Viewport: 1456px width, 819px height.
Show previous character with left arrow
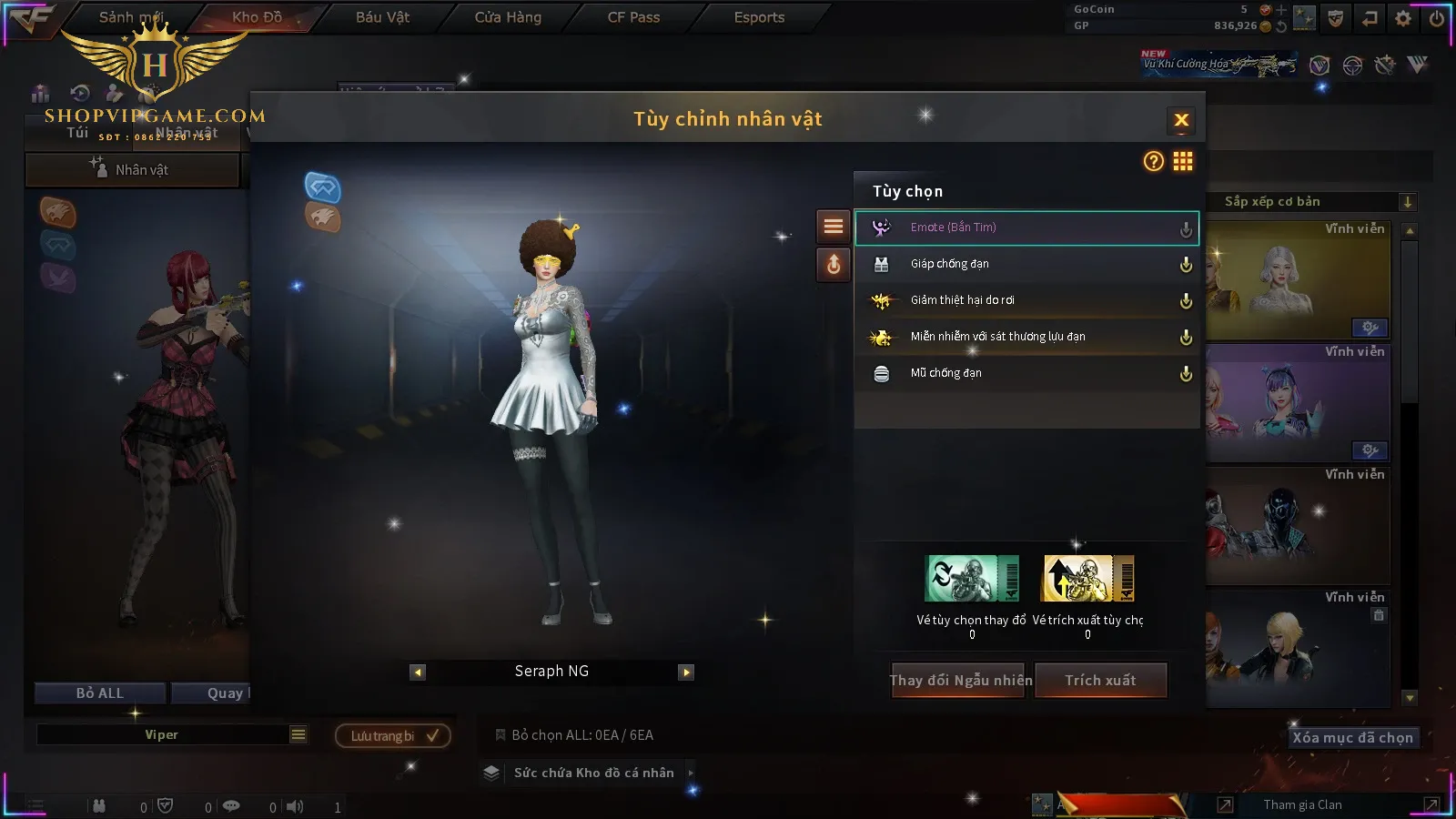coord(418,672)
